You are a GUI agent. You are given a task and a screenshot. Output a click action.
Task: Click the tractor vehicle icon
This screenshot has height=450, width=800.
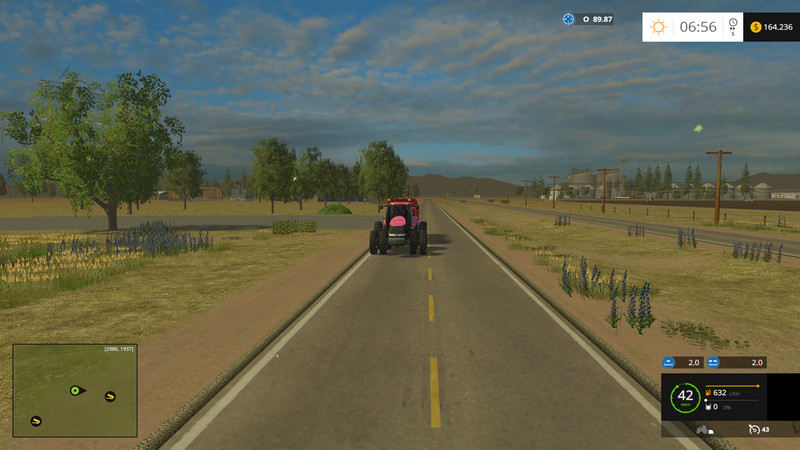tap(703, 429)
